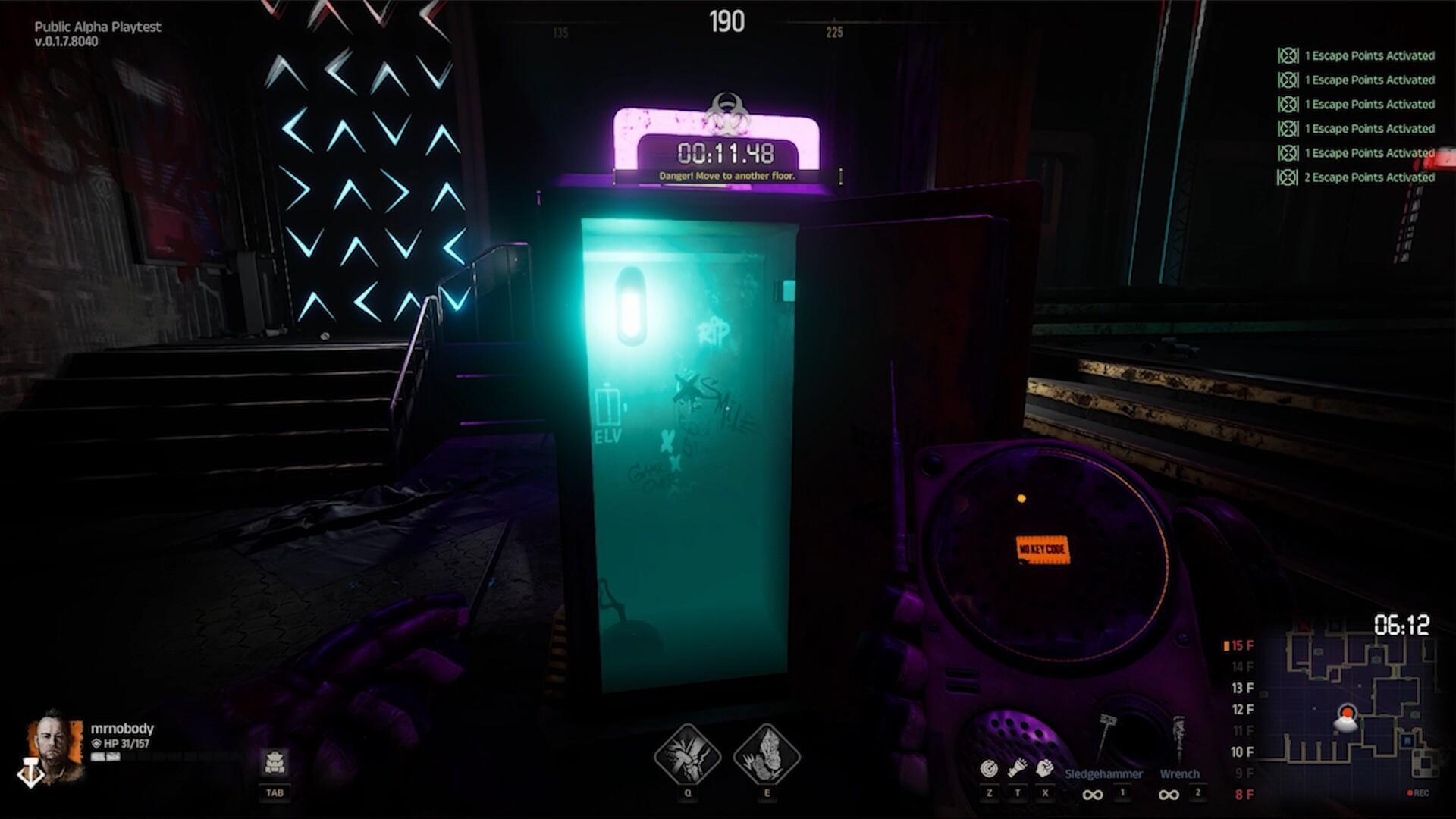The height and width of the screenshot is (819, 1456).
Task: Select floor 10 F on the floor list
Action: (1241, 752)
